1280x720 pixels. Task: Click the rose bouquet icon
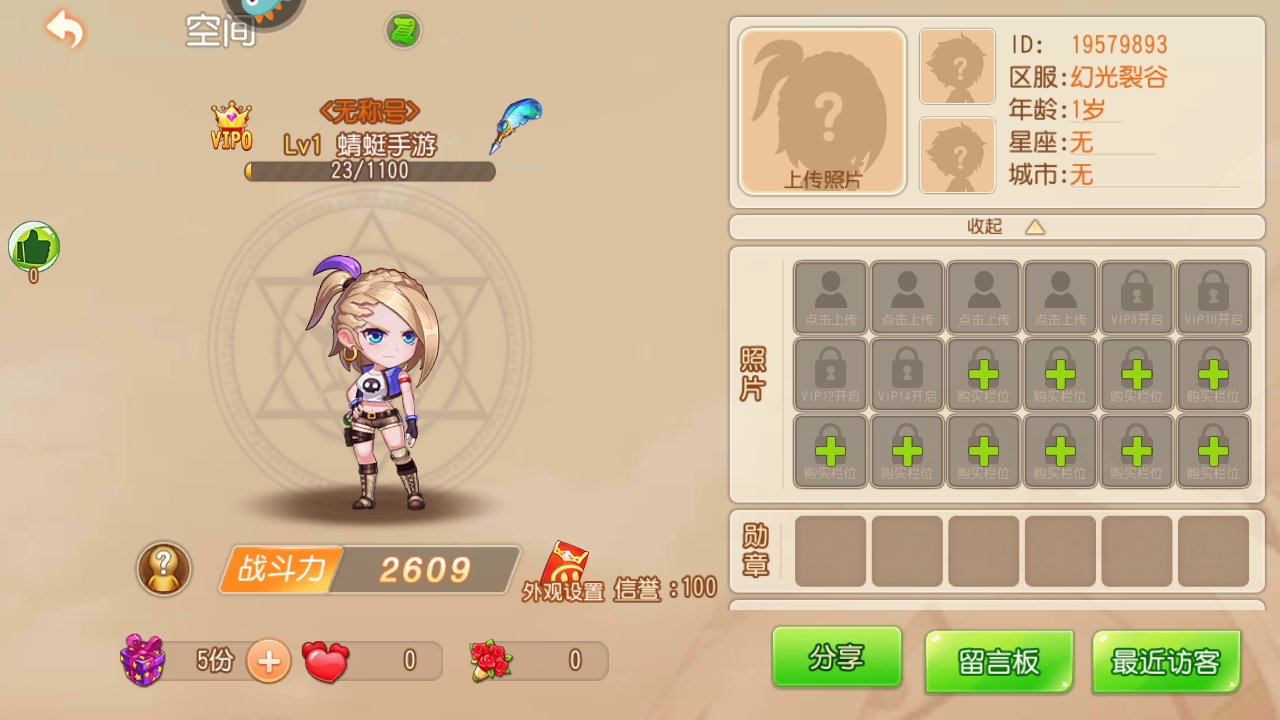[490, 661]
